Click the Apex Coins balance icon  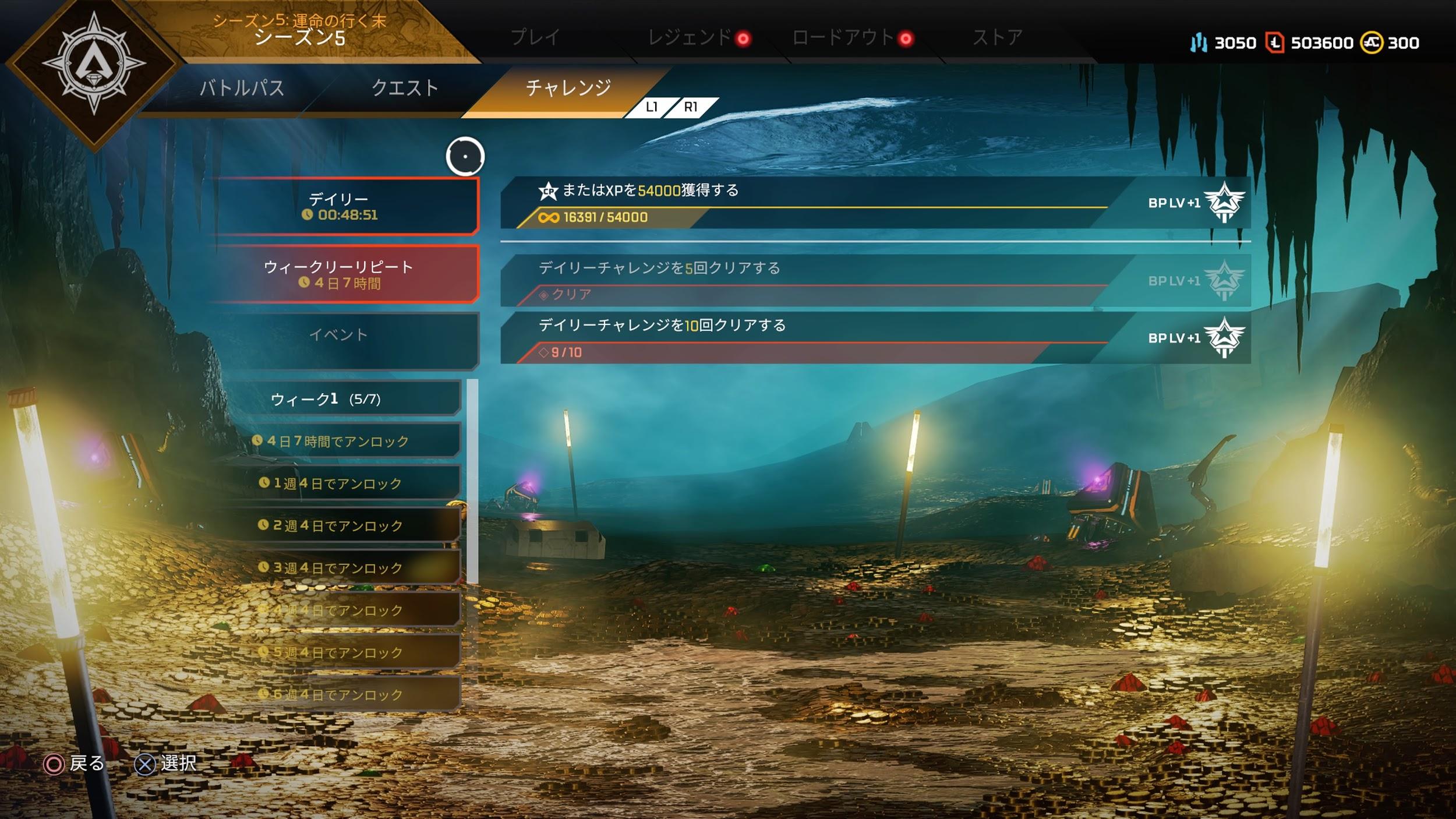1370,43
